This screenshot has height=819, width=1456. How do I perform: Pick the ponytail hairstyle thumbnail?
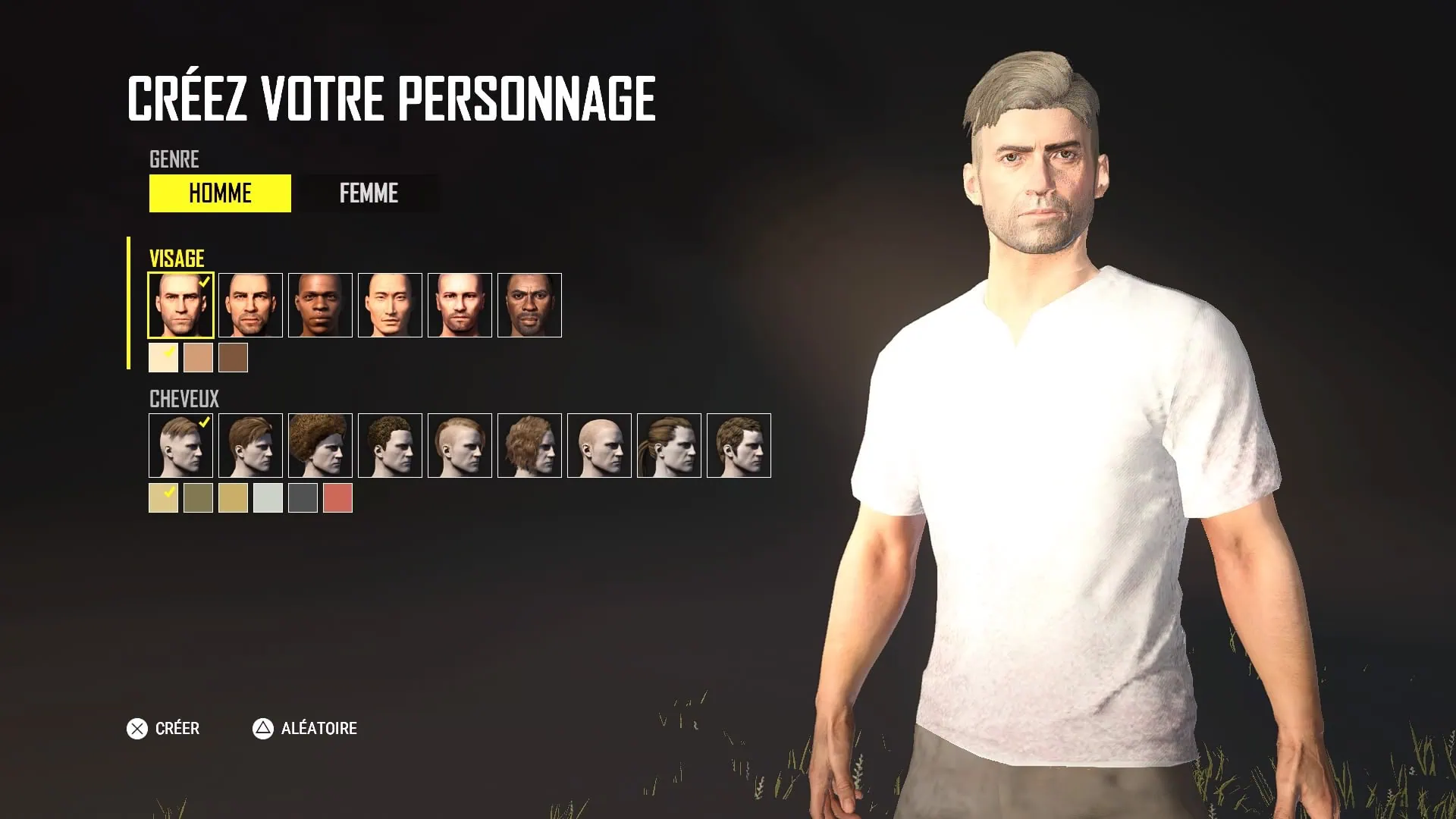pos(669,445)
